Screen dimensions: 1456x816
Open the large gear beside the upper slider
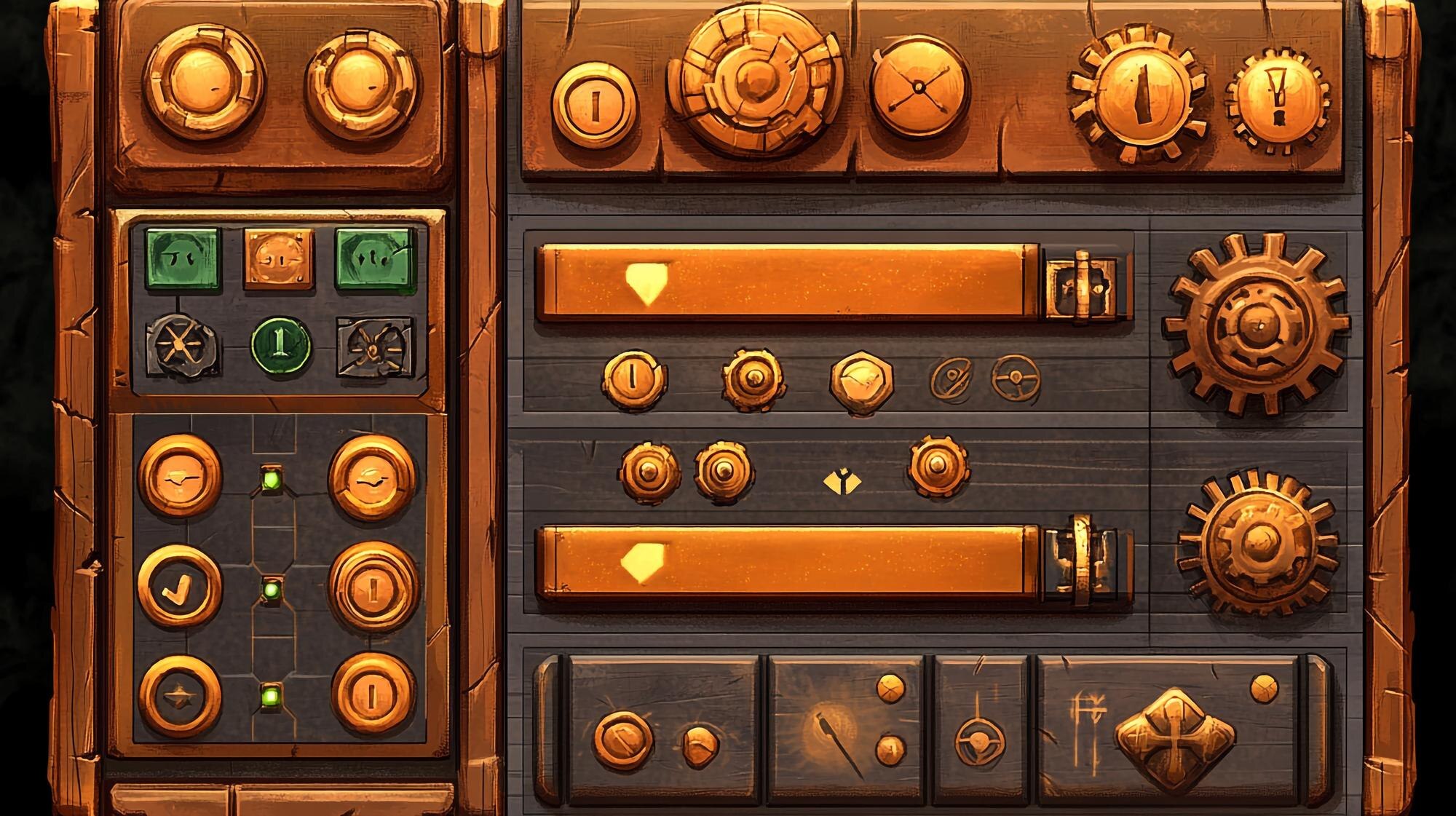click(1256, 325)
